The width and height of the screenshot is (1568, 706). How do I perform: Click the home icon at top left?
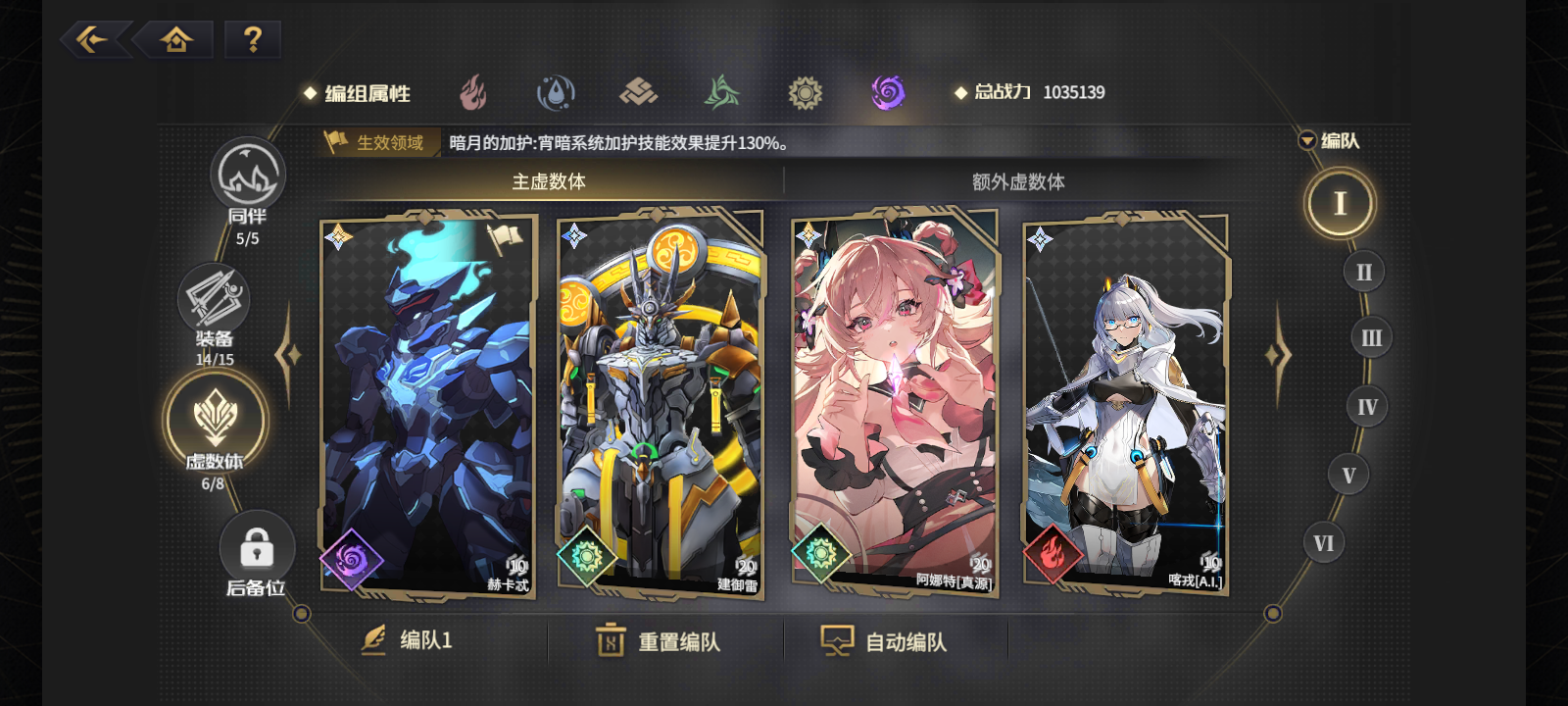pos(174,39)
